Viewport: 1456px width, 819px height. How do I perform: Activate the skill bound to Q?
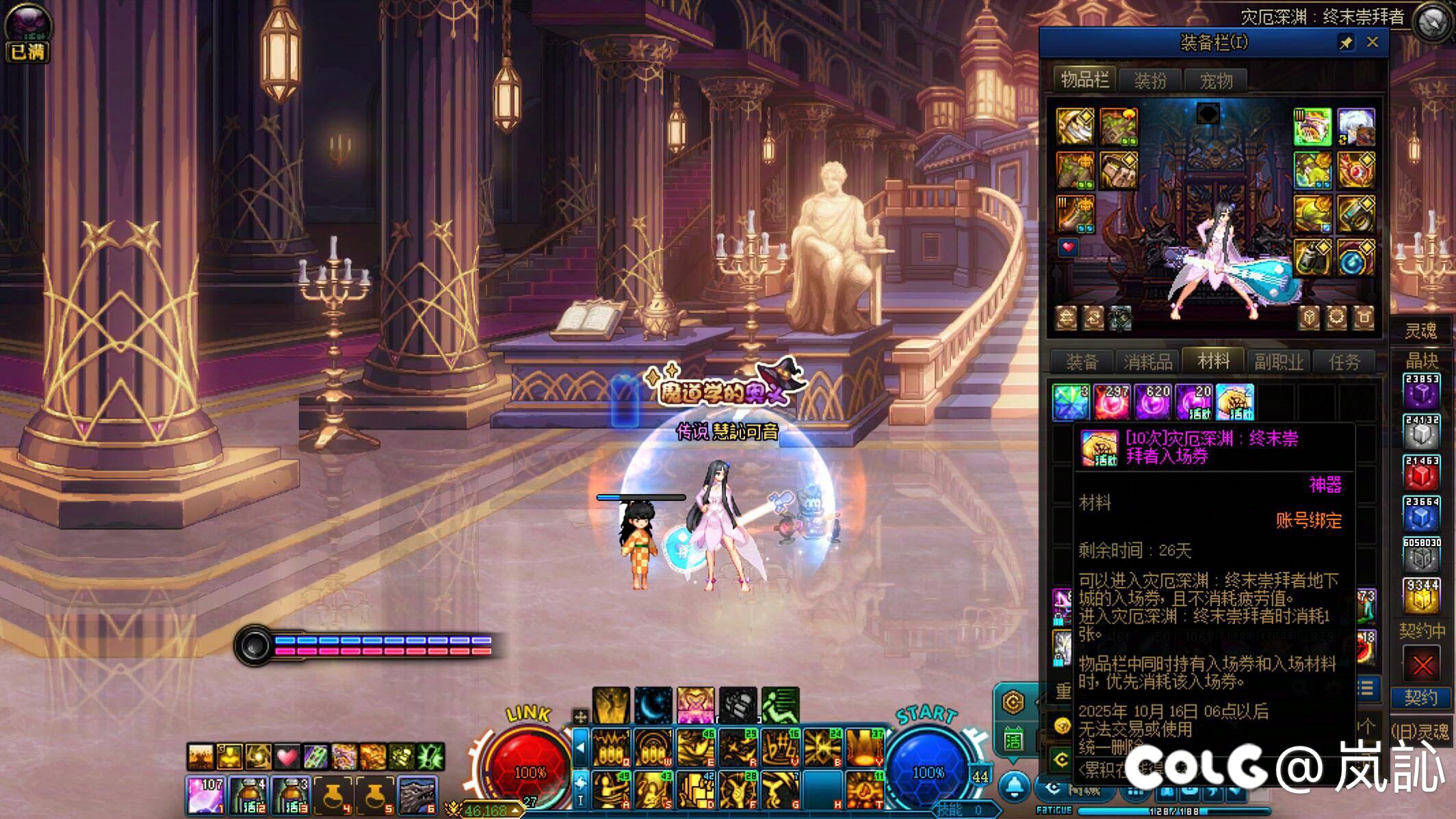click(610, 748)
